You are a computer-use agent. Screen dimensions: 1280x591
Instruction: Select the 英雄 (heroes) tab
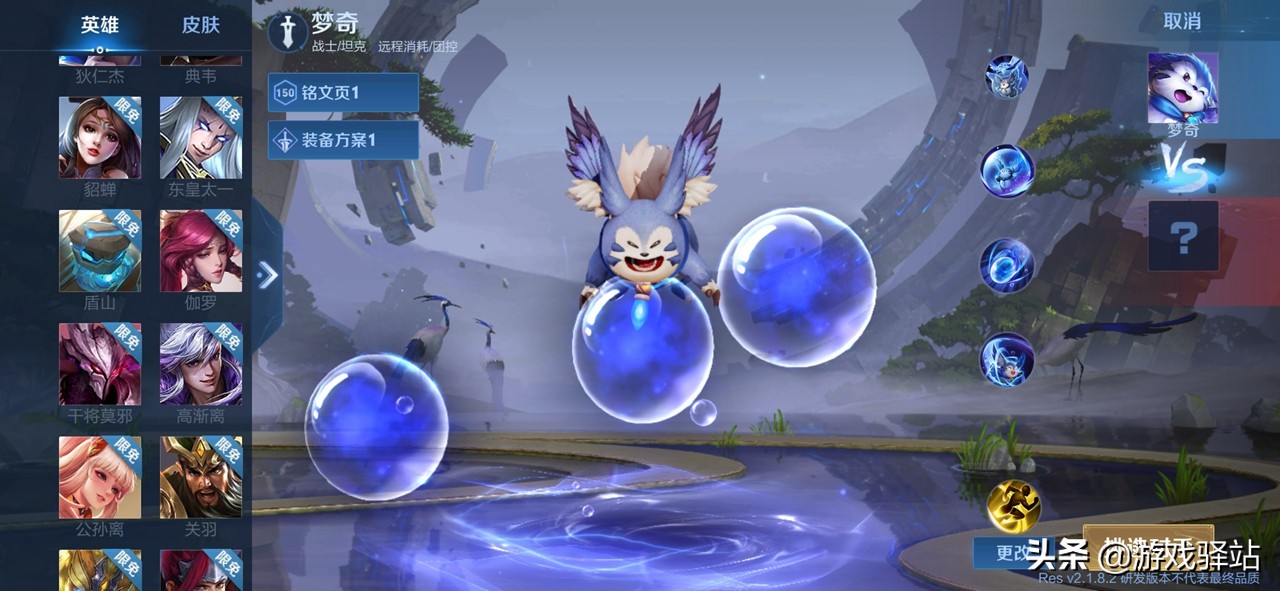[100, 25]
